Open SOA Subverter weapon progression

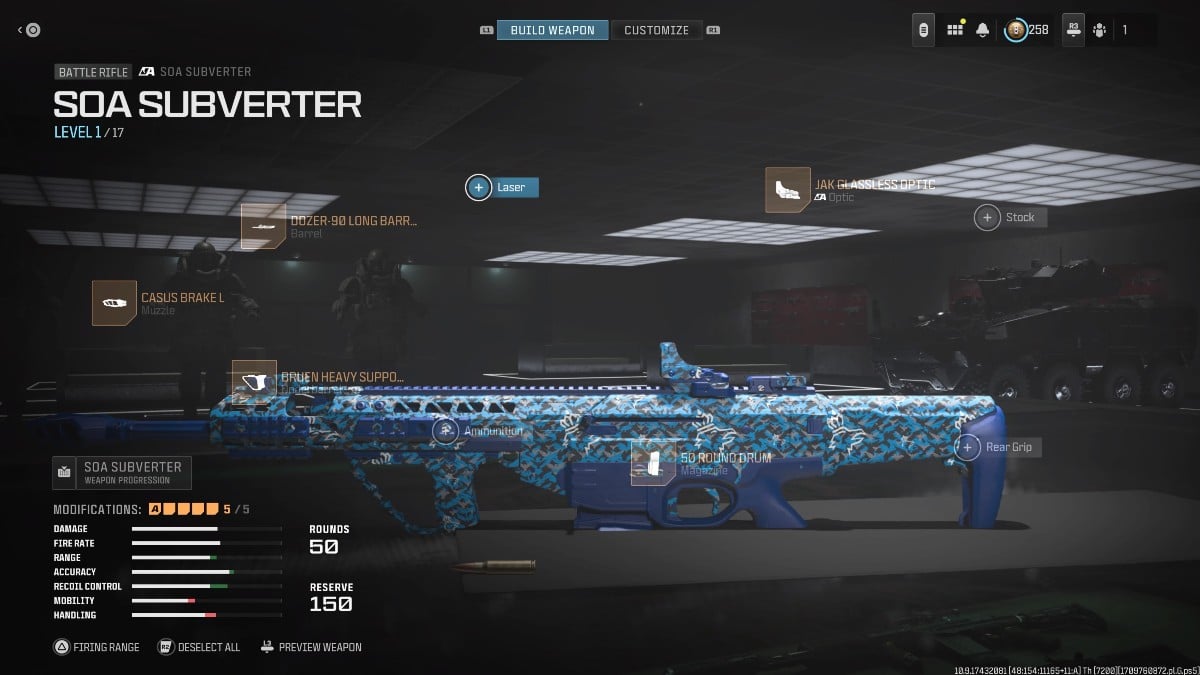point(121,472)
